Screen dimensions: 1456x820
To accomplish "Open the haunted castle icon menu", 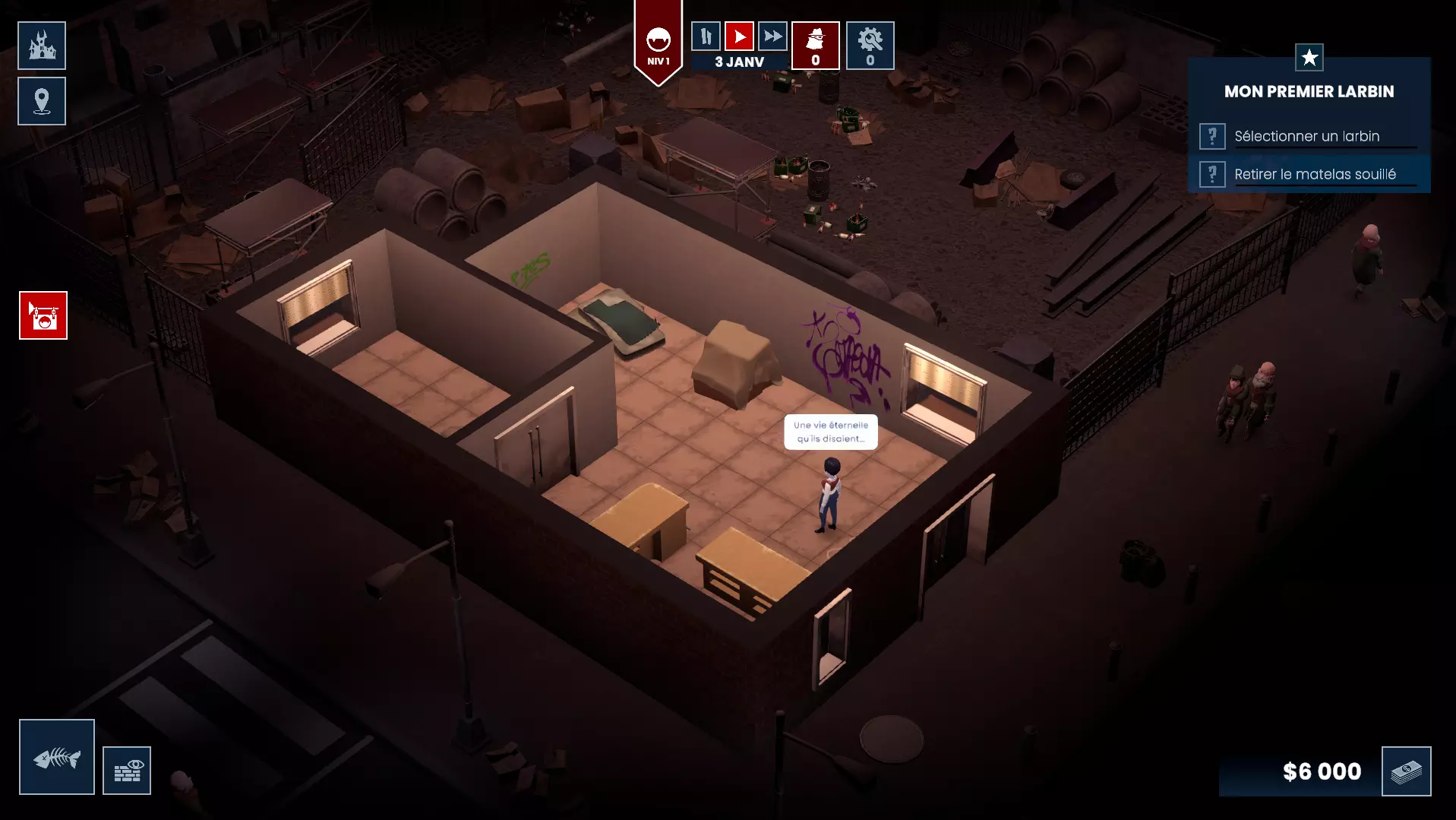I will click(42, 46).
